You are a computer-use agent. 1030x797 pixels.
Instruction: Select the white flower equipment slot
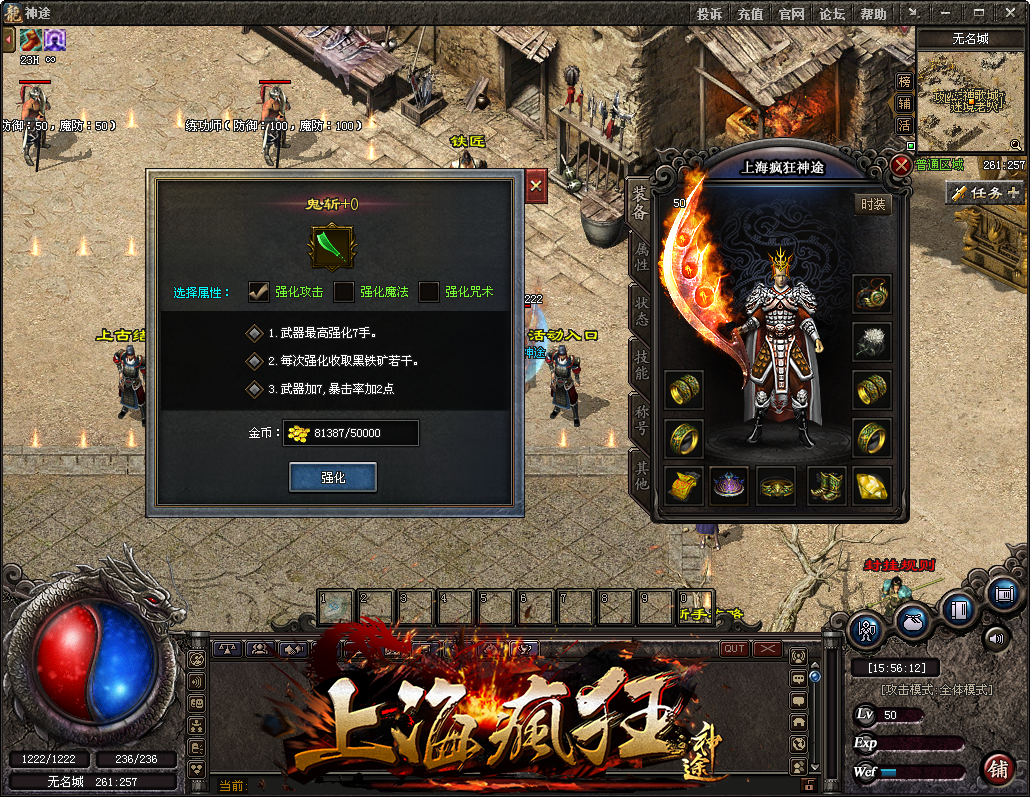[x=872, y=342]
